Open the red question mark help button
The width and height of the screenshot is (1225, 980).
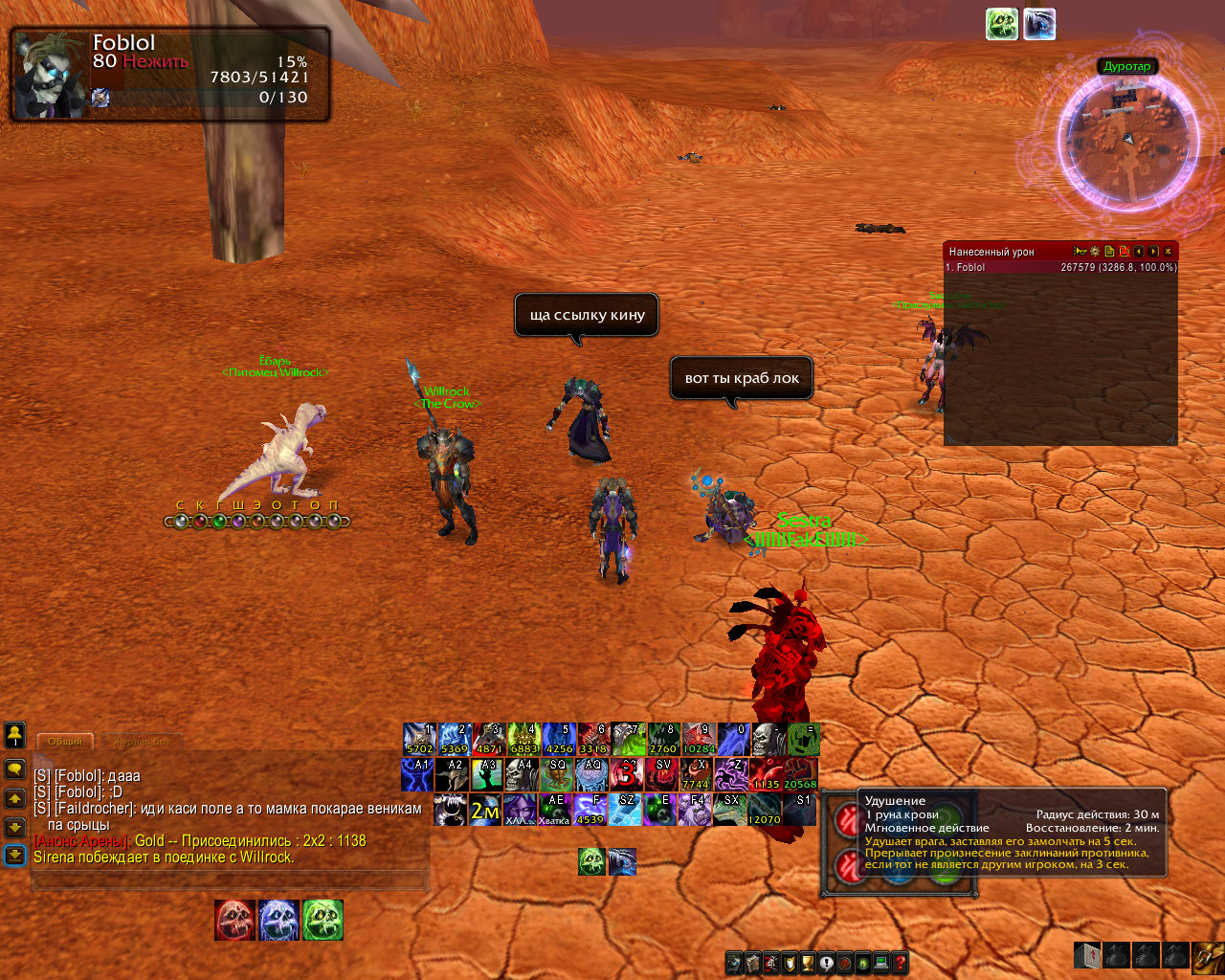coord(900,963)
